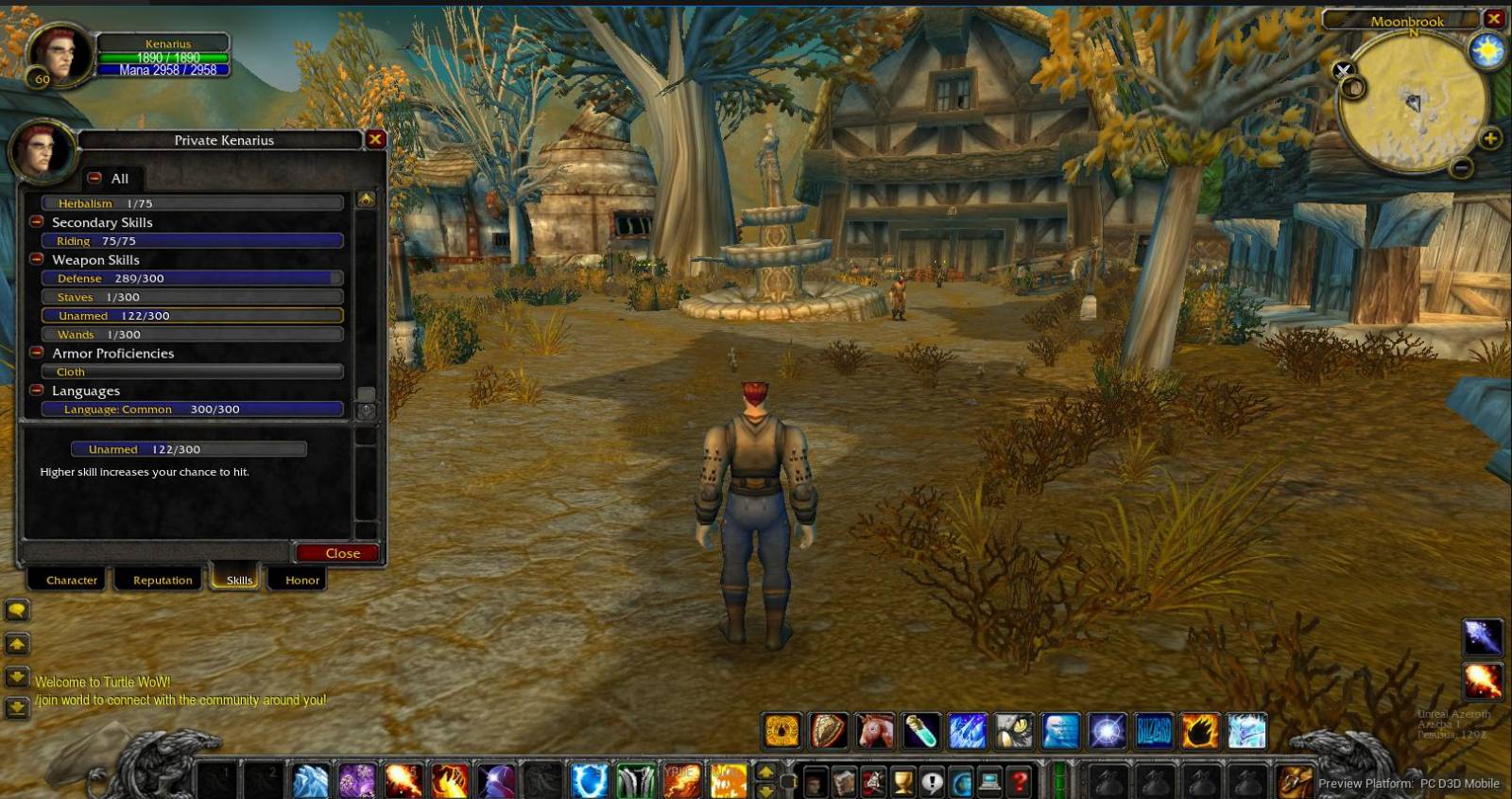
Task: Click the yellow scroll-up arrow beside chat
Action: (x=18, y=644)
